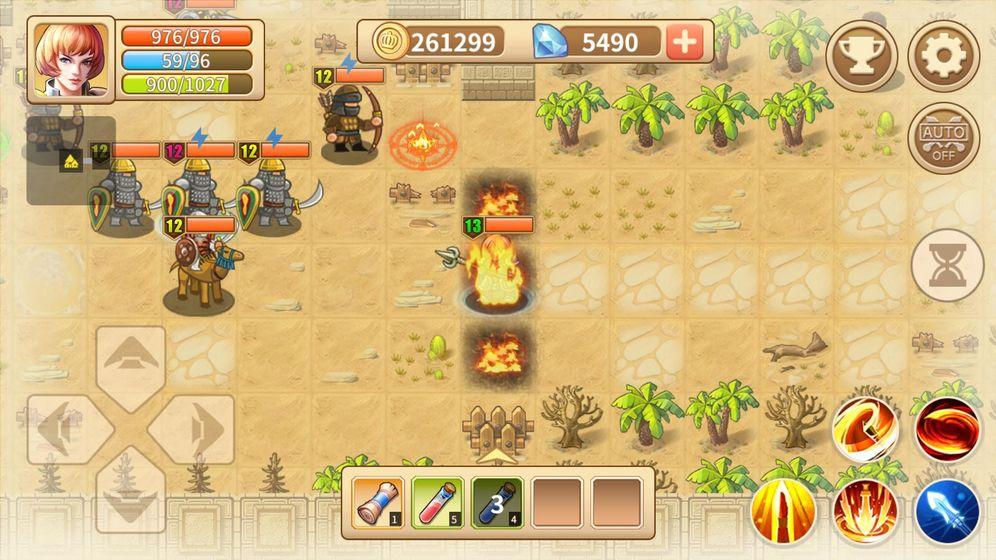Use the scroll item in hotbar

pos(380,501)
